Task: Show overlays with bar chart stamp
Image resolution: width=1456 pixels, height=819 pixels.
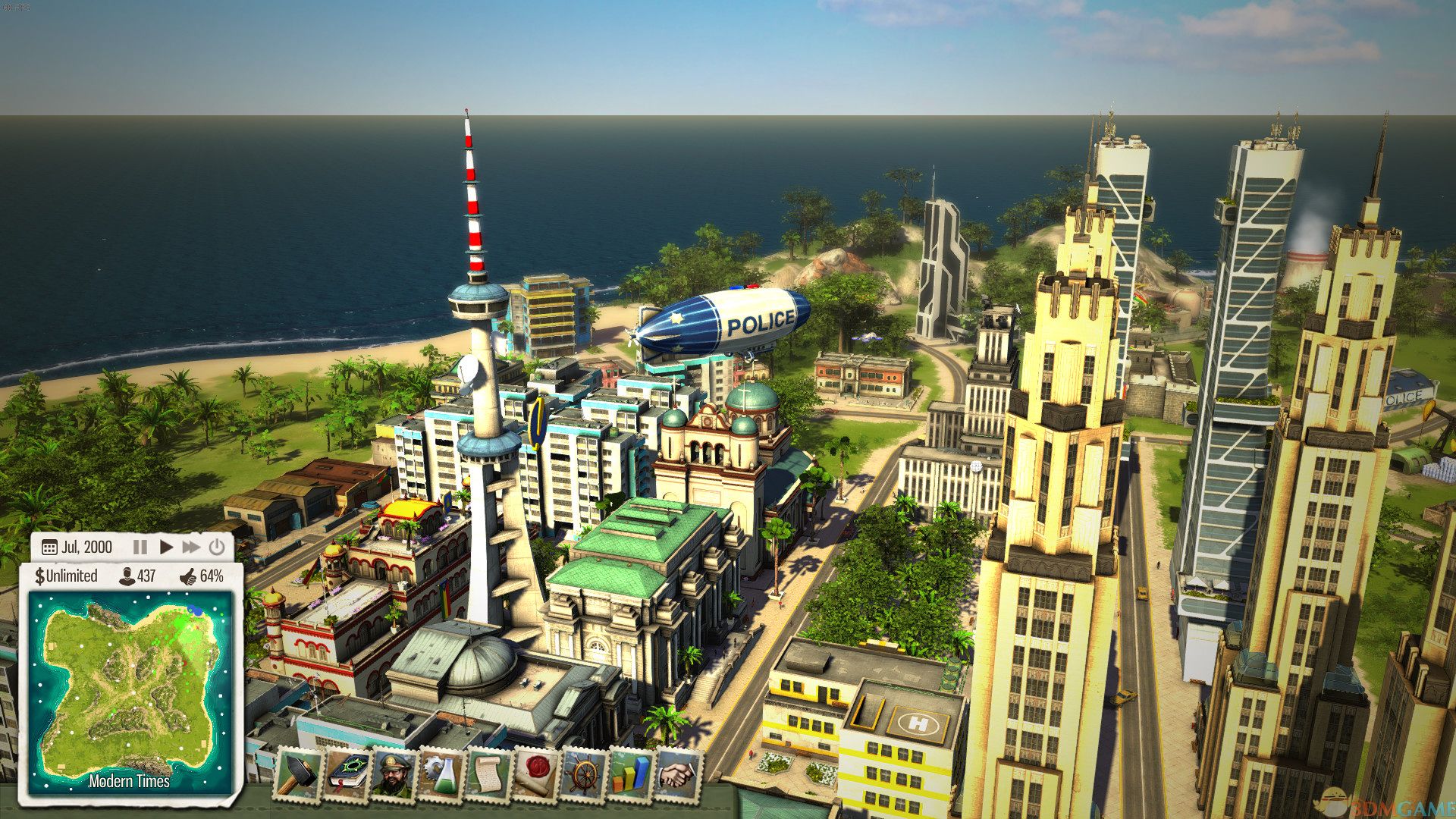Action: 631,774
